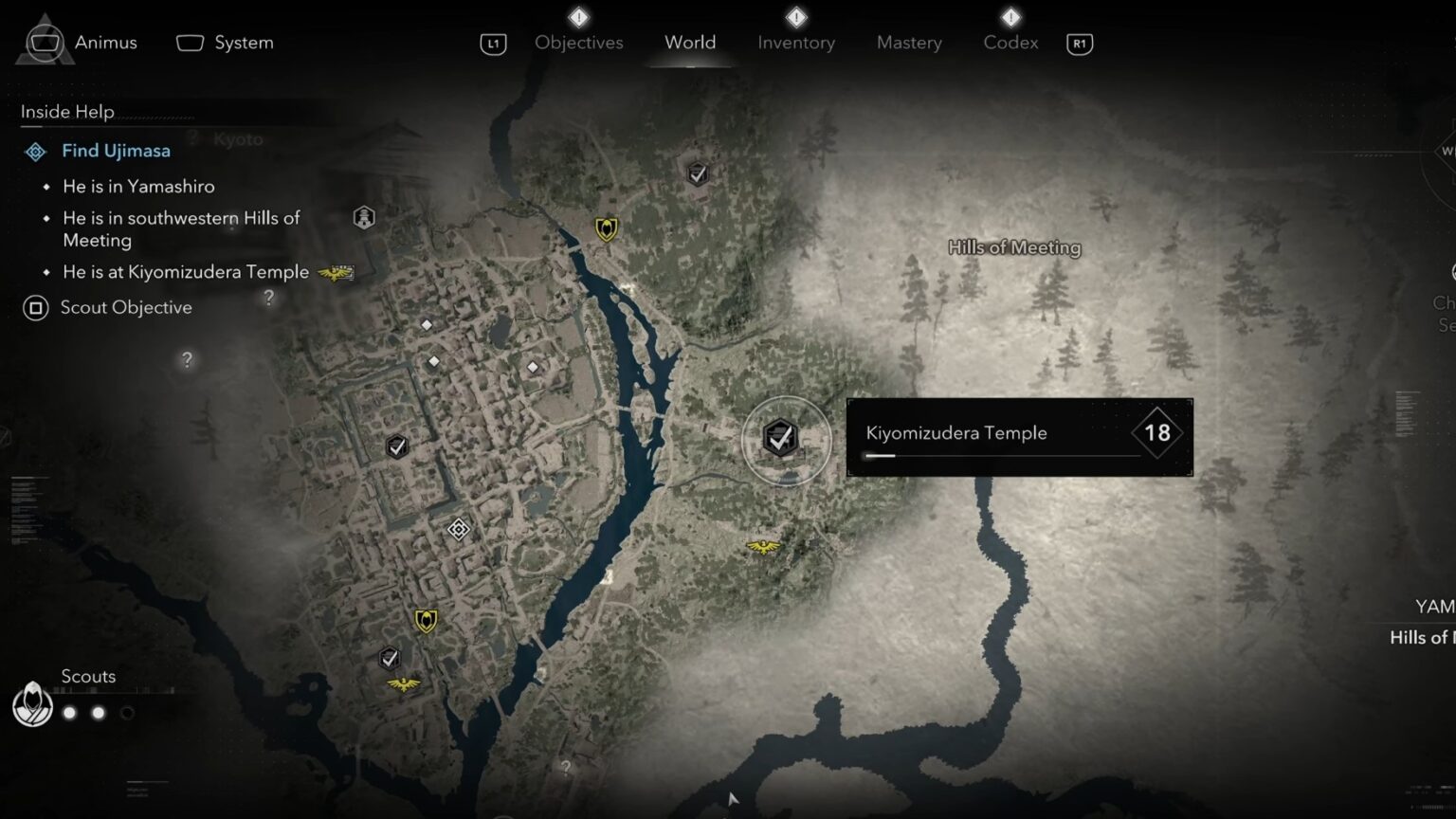
Task: Open the Codex tab
Action: 1010,43
